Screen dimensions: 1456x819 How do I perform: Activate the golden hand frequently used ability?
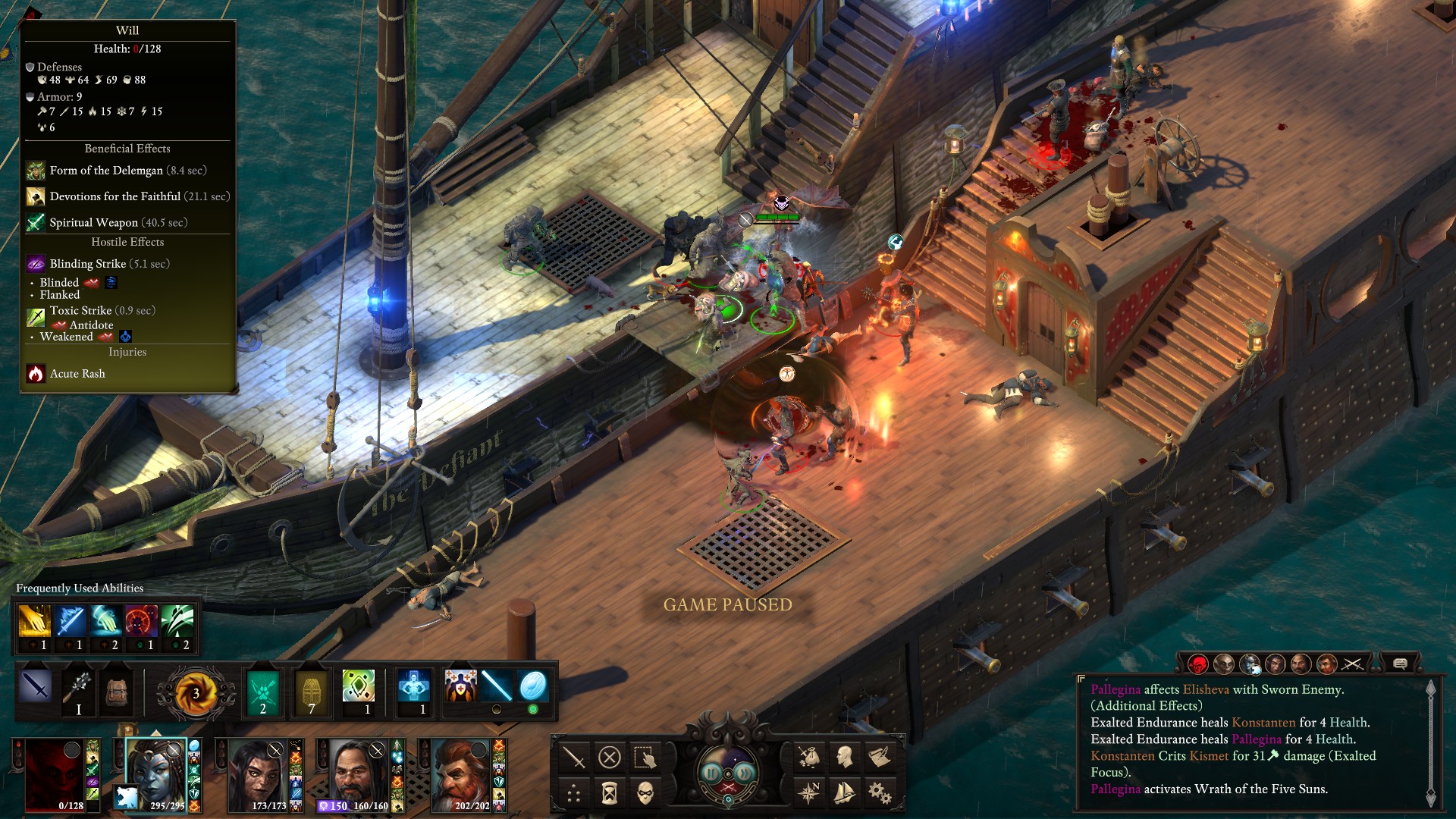click(x=34, y=622)
